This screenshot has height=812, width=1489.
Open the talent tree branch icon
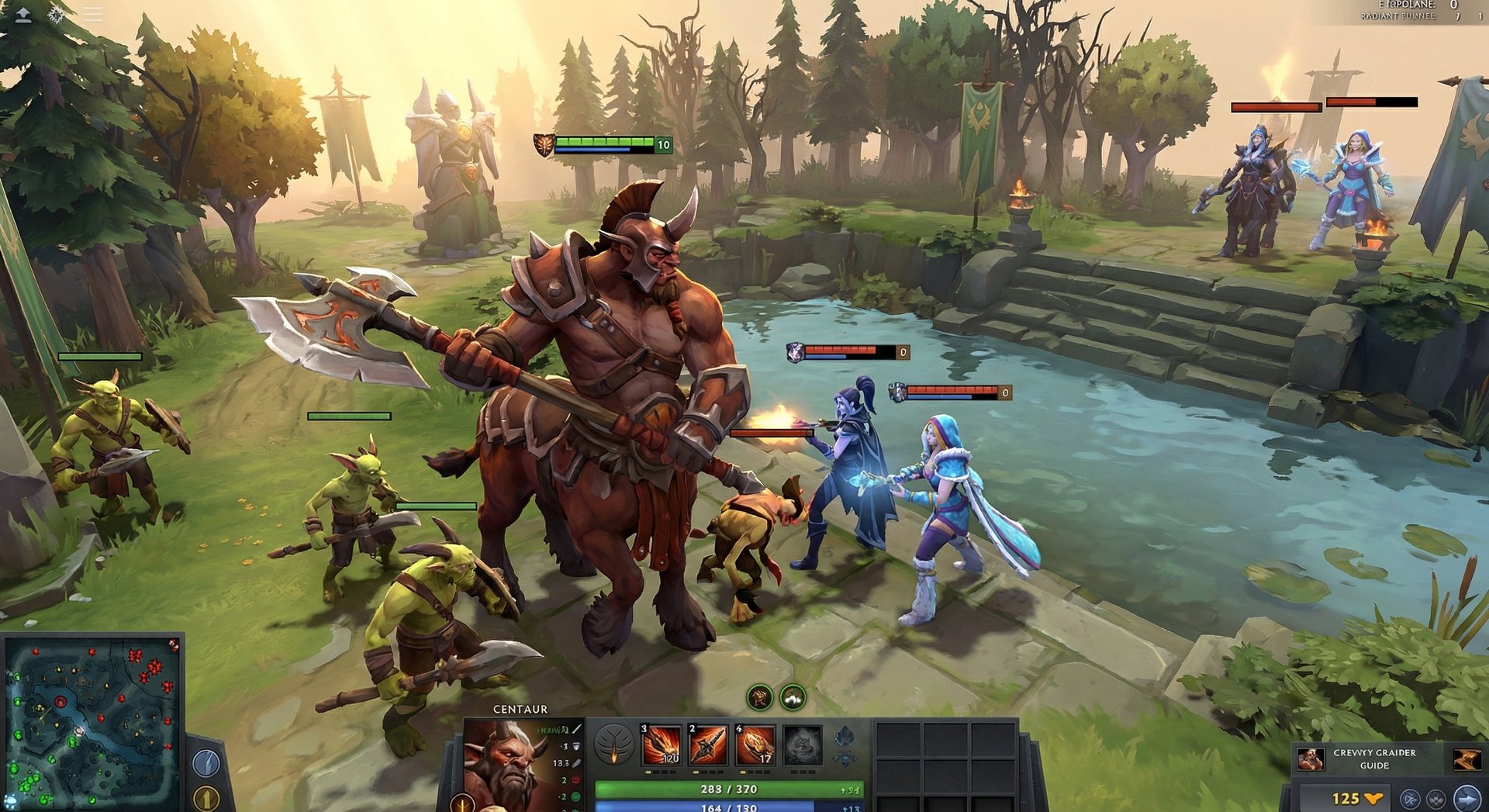pos(615,745)
